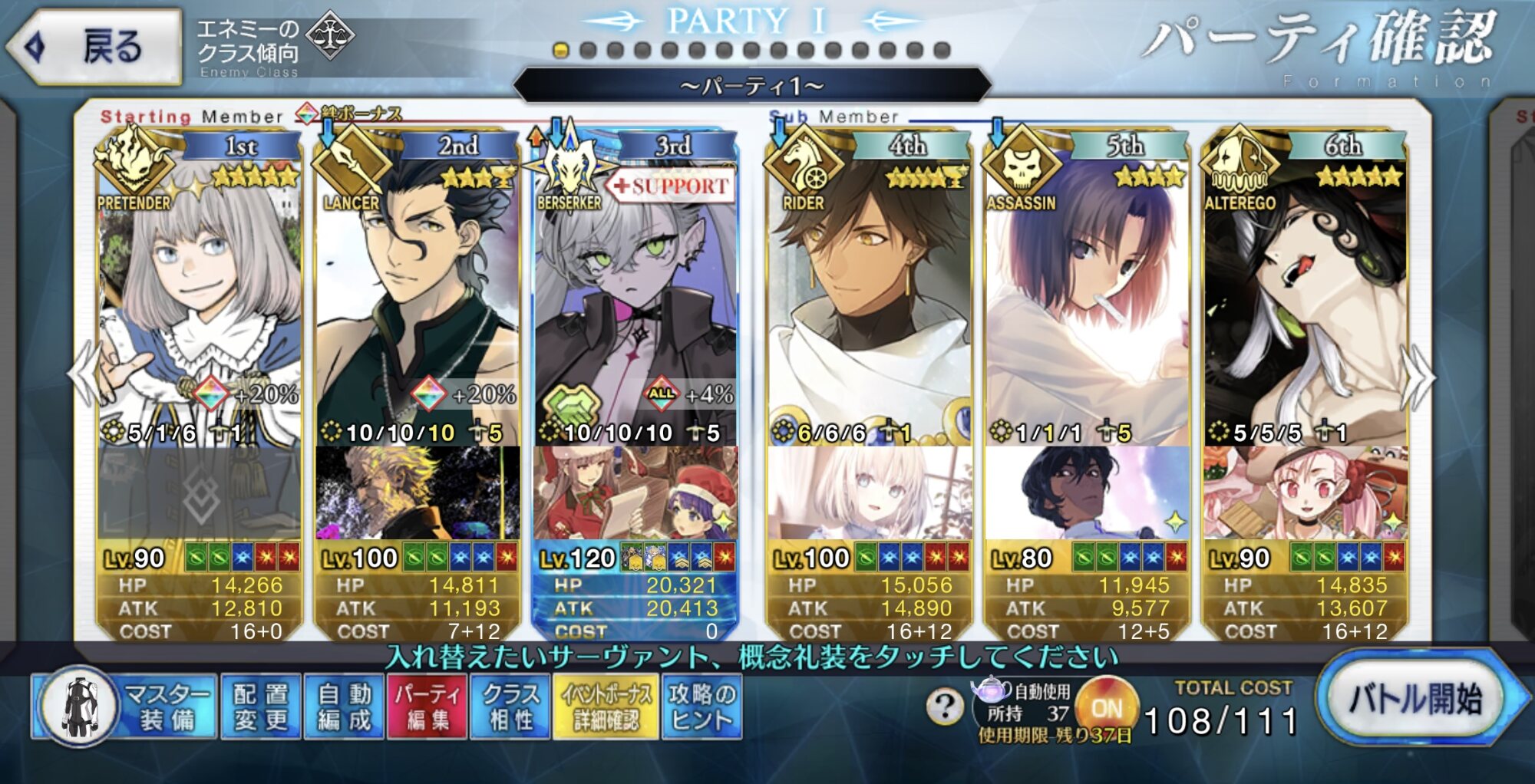The height and width of the screenshot is (784, 1535).
Task: Start the battle with バトル開始
Action: point(1416,698)
